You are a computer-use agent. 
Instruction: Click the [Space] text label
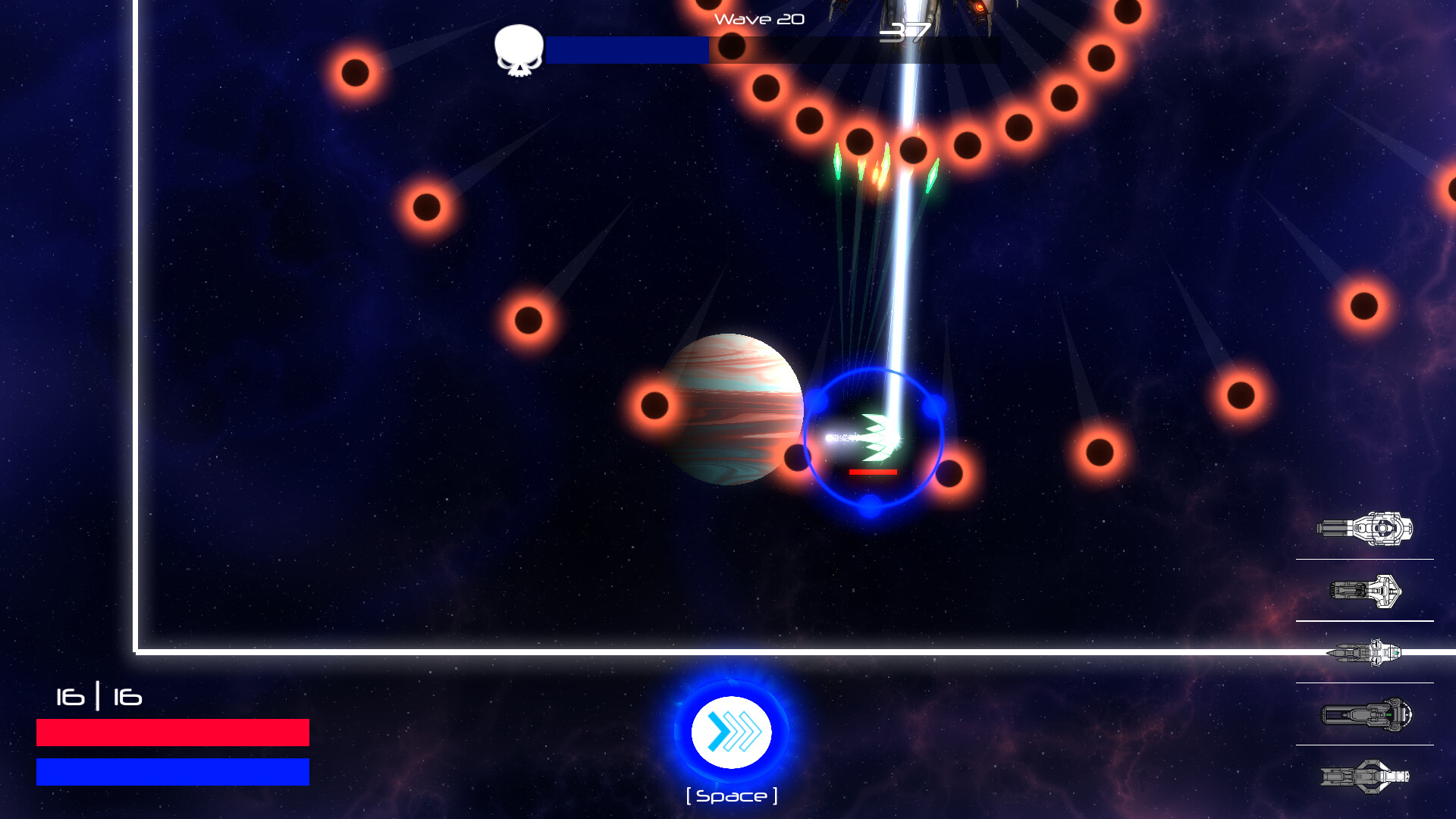click(730, 795)
